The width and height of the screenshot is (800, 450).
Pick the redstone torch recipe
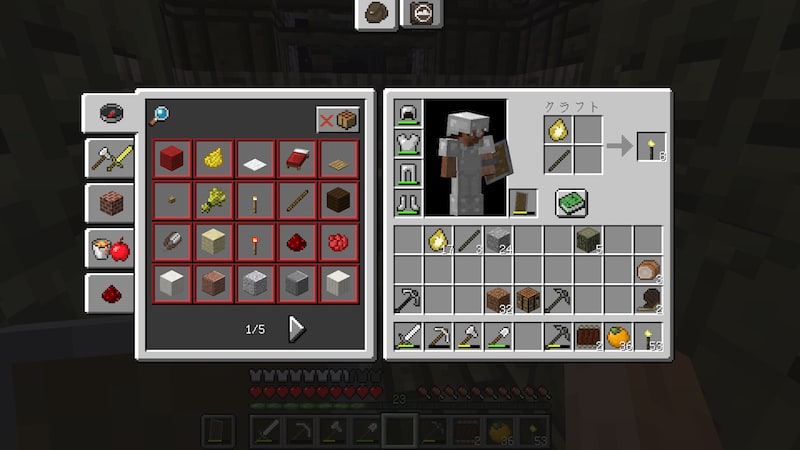[255, 241]
